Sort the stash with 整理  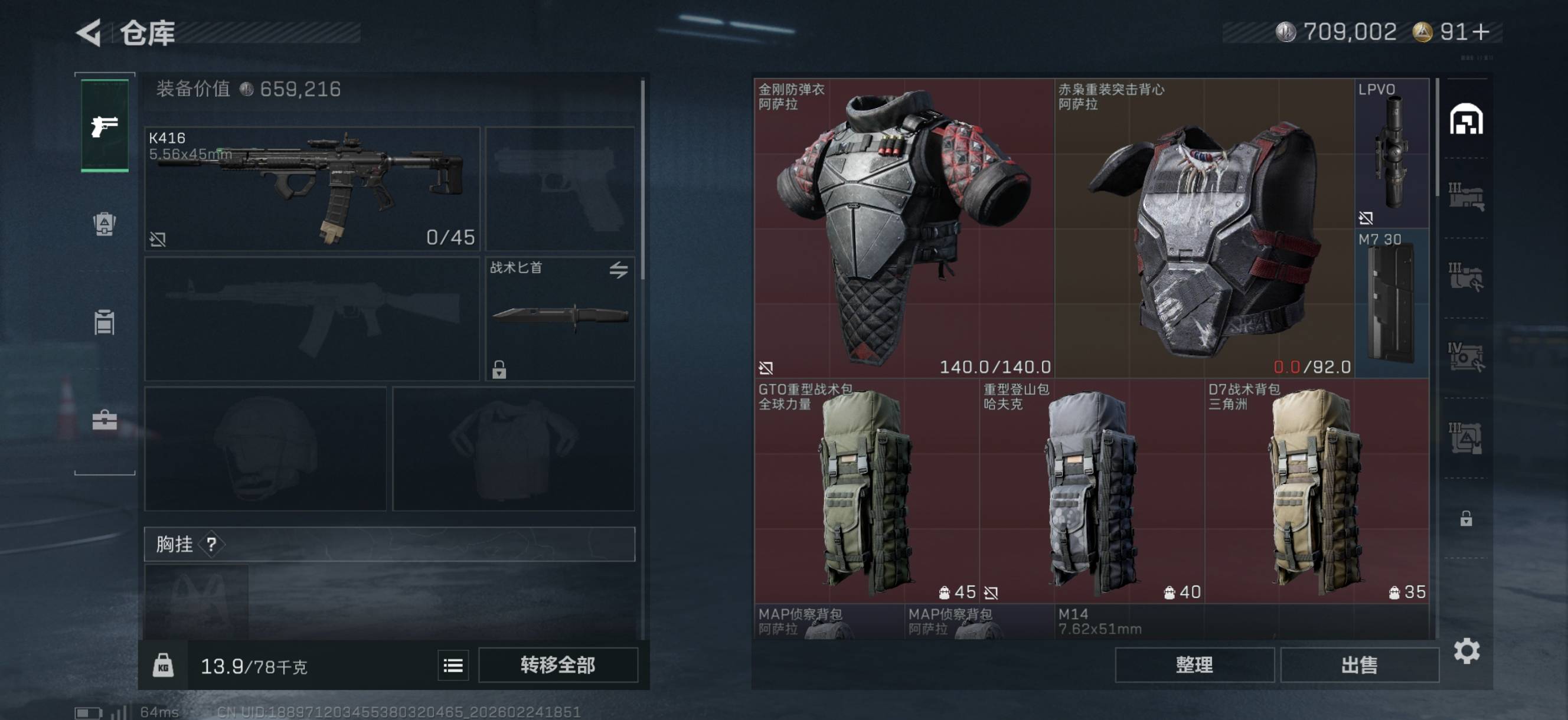coord(1194,665)
